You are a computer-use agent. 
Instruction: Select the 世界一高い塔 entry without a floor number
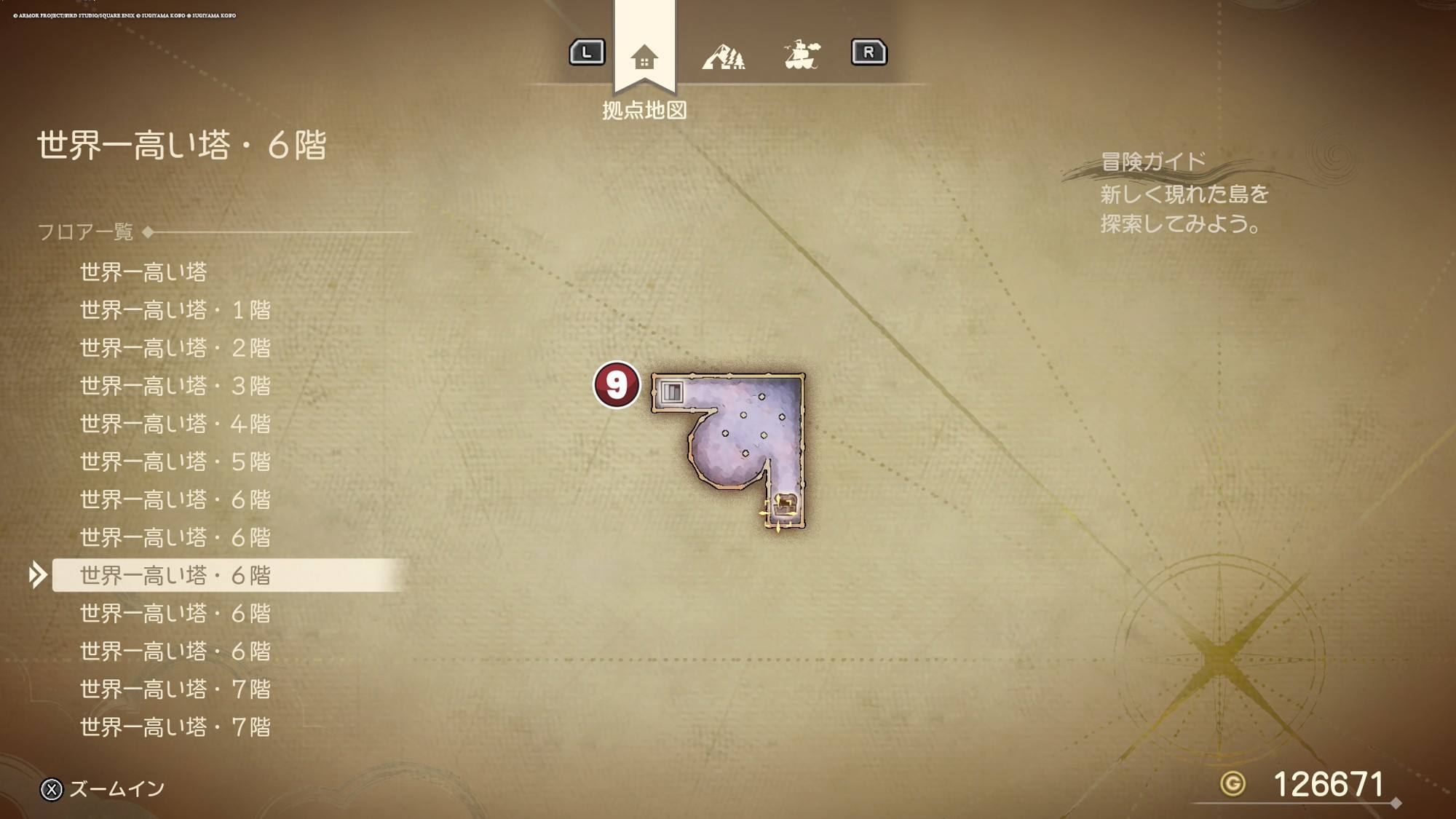coord(143,272)
